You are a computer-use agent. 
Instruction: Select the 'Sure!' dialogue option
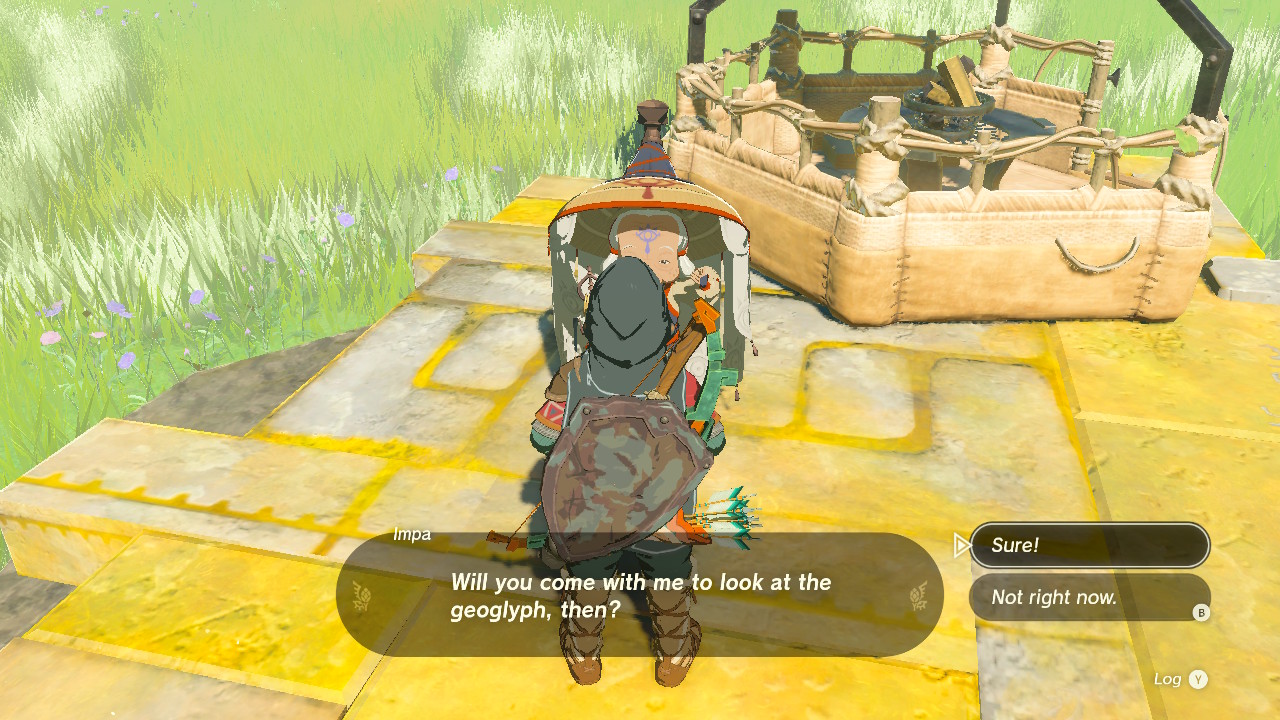(x=1090, y=545)
